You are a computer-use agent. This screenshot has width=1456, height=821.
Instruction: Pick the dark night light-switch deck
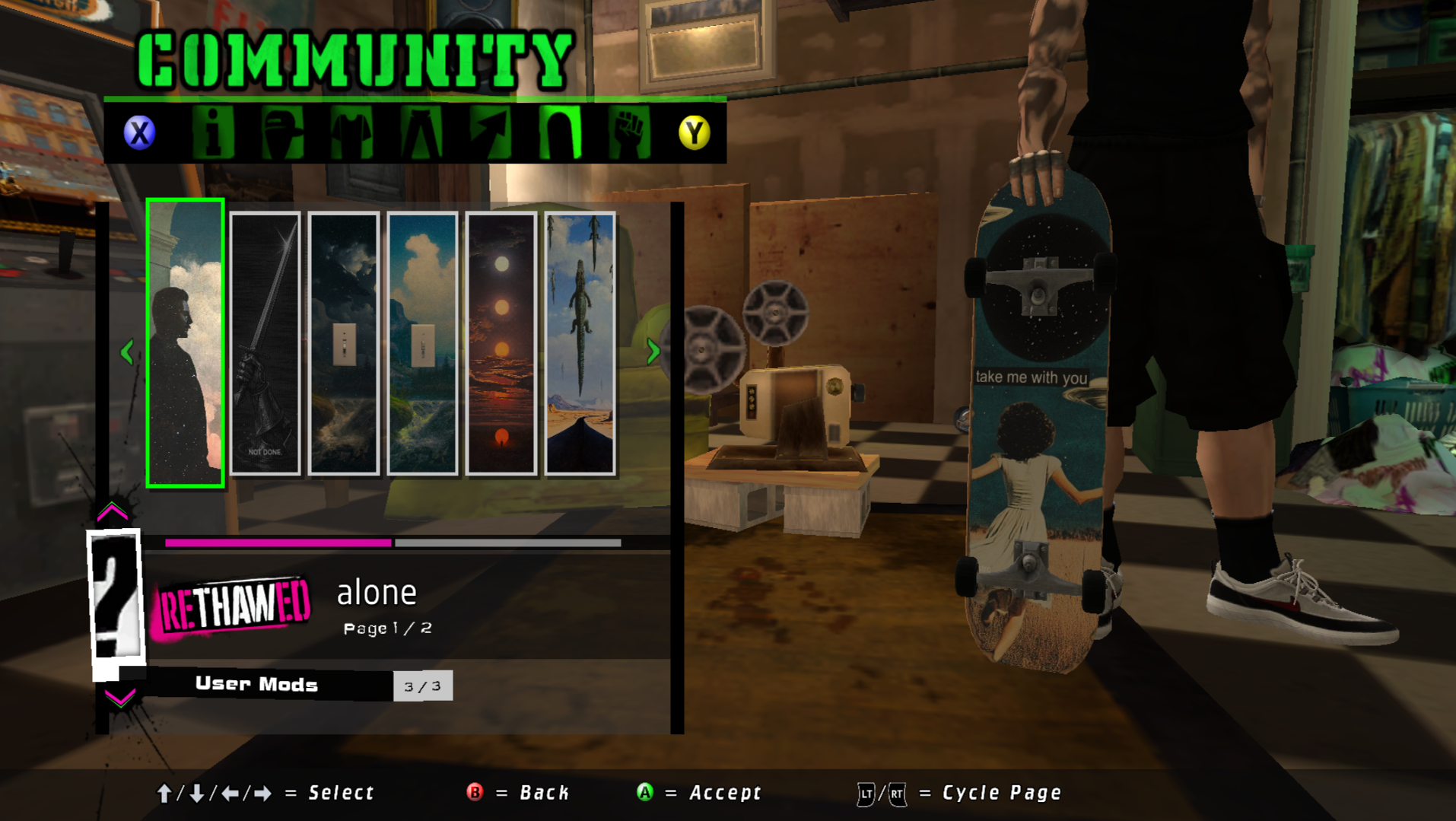pos(344,343)
